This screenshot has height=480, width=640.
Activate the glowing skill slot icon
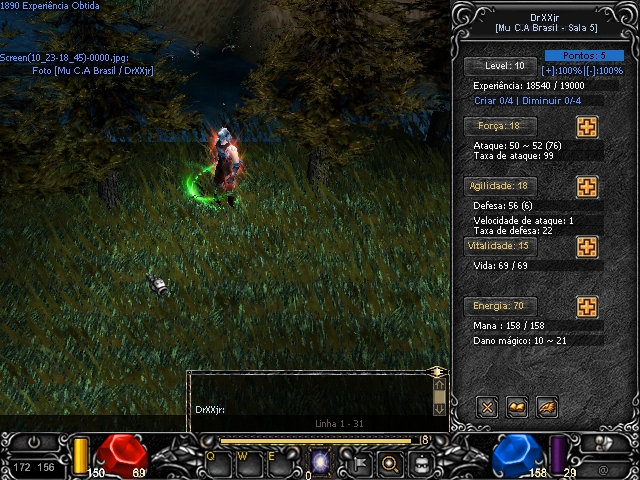point(321,462)
